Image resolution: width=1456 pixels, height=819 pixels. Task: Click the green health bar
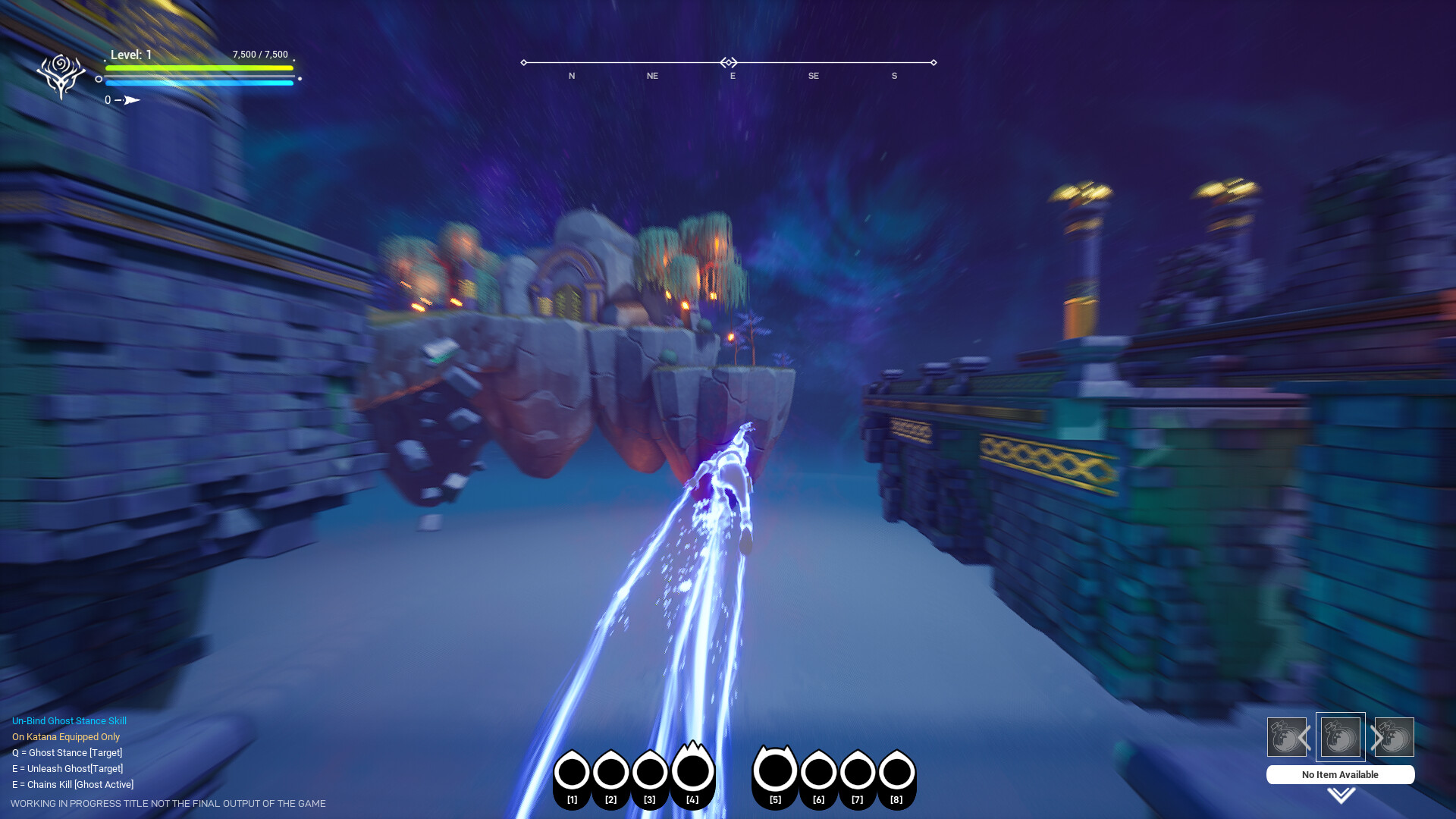[199, 68]
